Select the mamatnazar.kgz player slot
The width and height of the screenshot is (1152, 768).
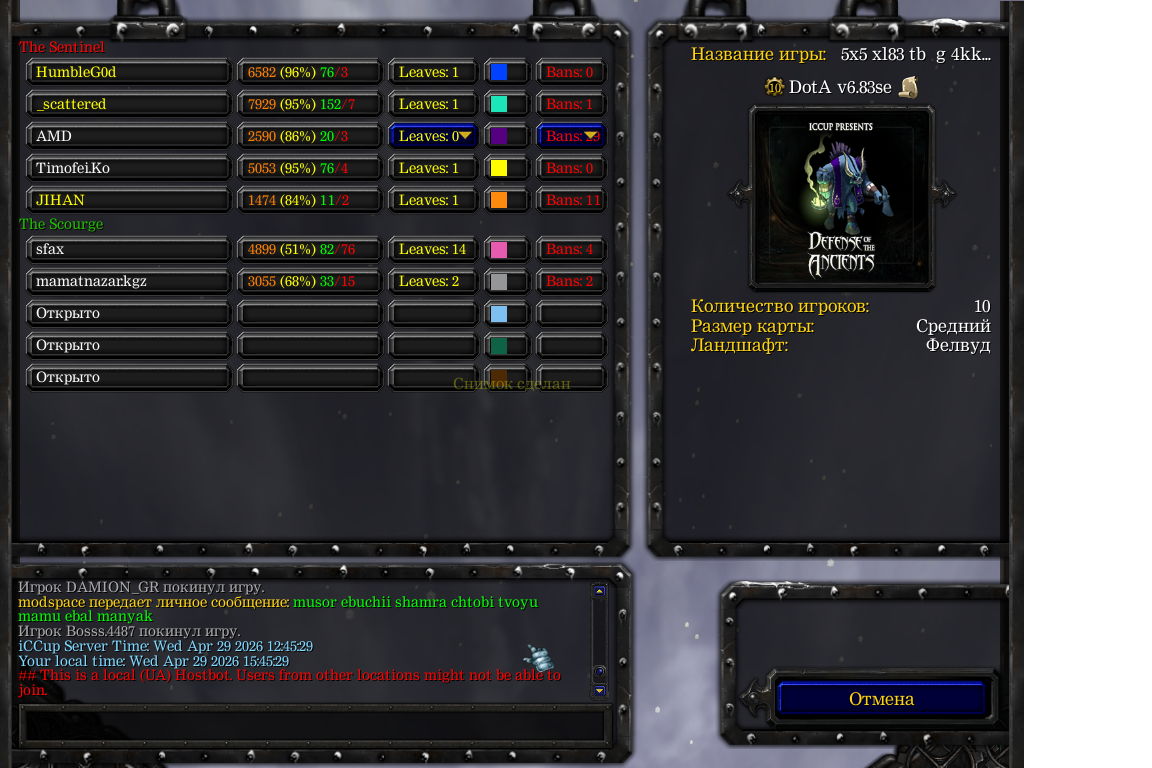coord(129,281)
